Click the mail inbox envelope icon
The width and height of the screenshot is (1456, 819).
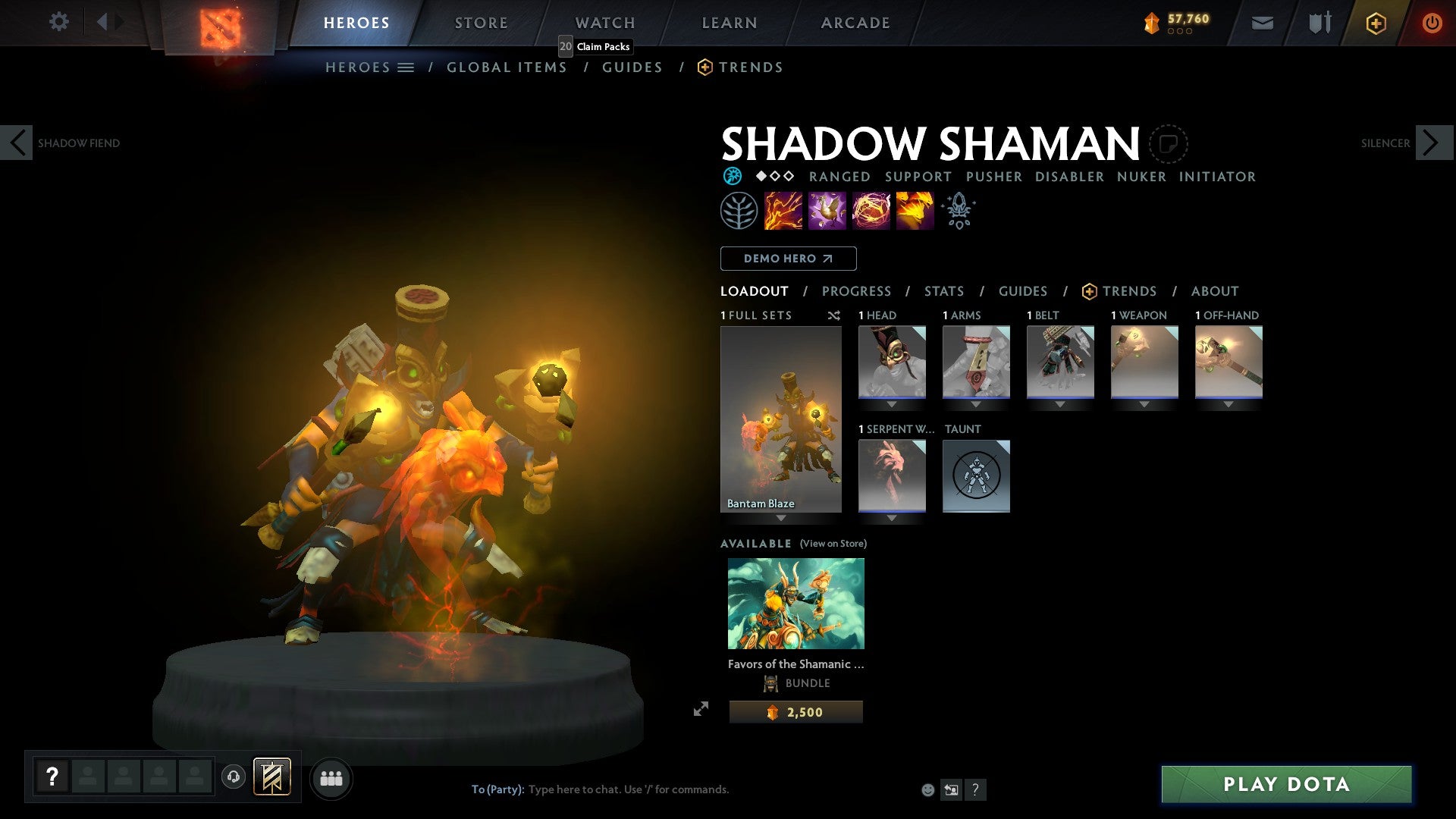click(1262, 23)
